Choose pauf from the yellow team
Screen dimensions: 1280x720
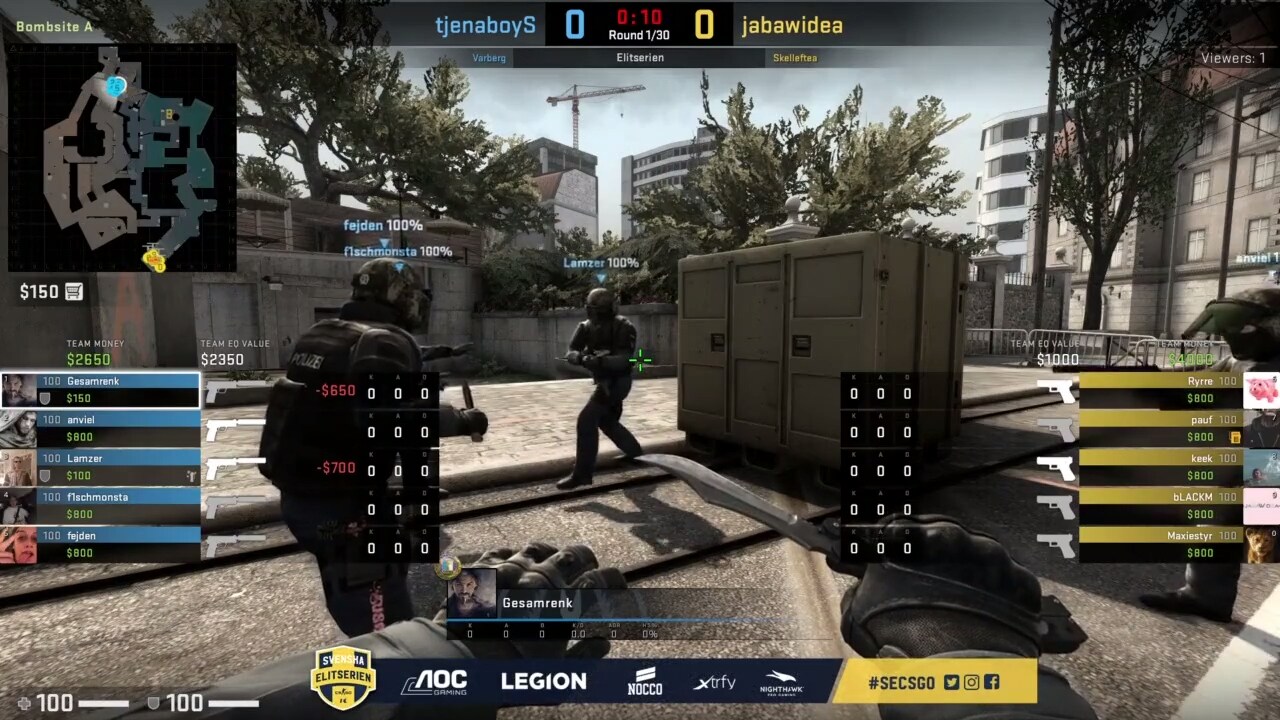point(1160,428)
